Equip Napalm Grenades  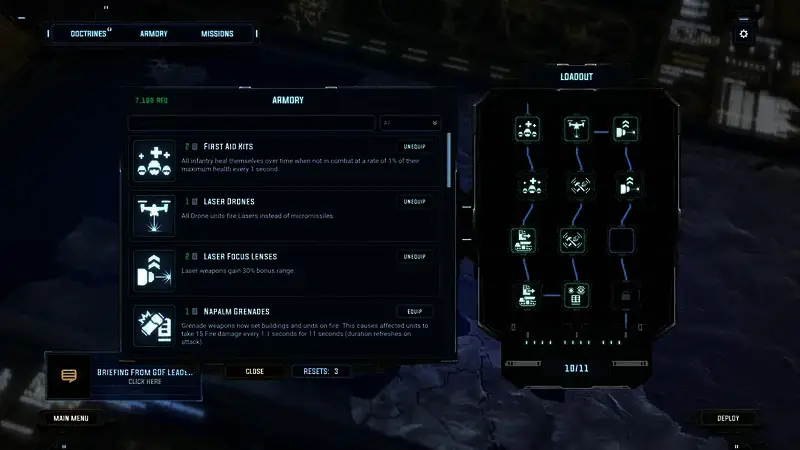coord(414,312)
